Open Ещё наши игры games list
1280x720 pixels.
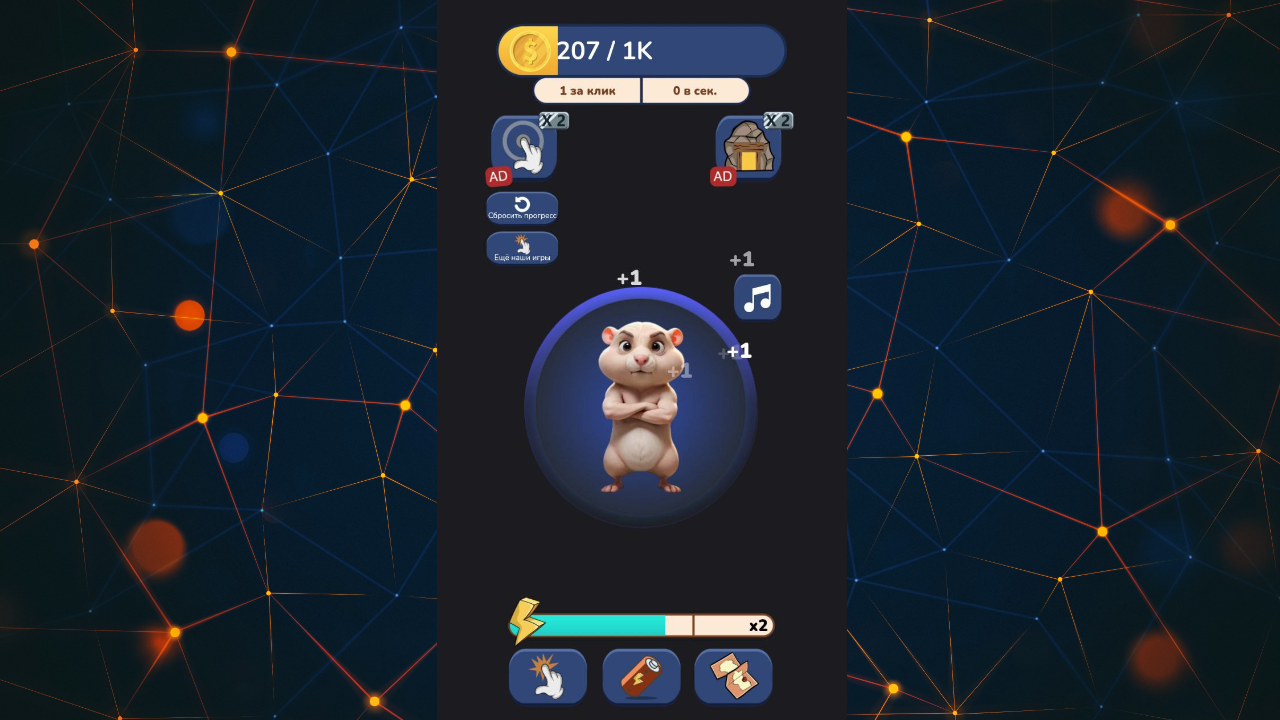521,248
